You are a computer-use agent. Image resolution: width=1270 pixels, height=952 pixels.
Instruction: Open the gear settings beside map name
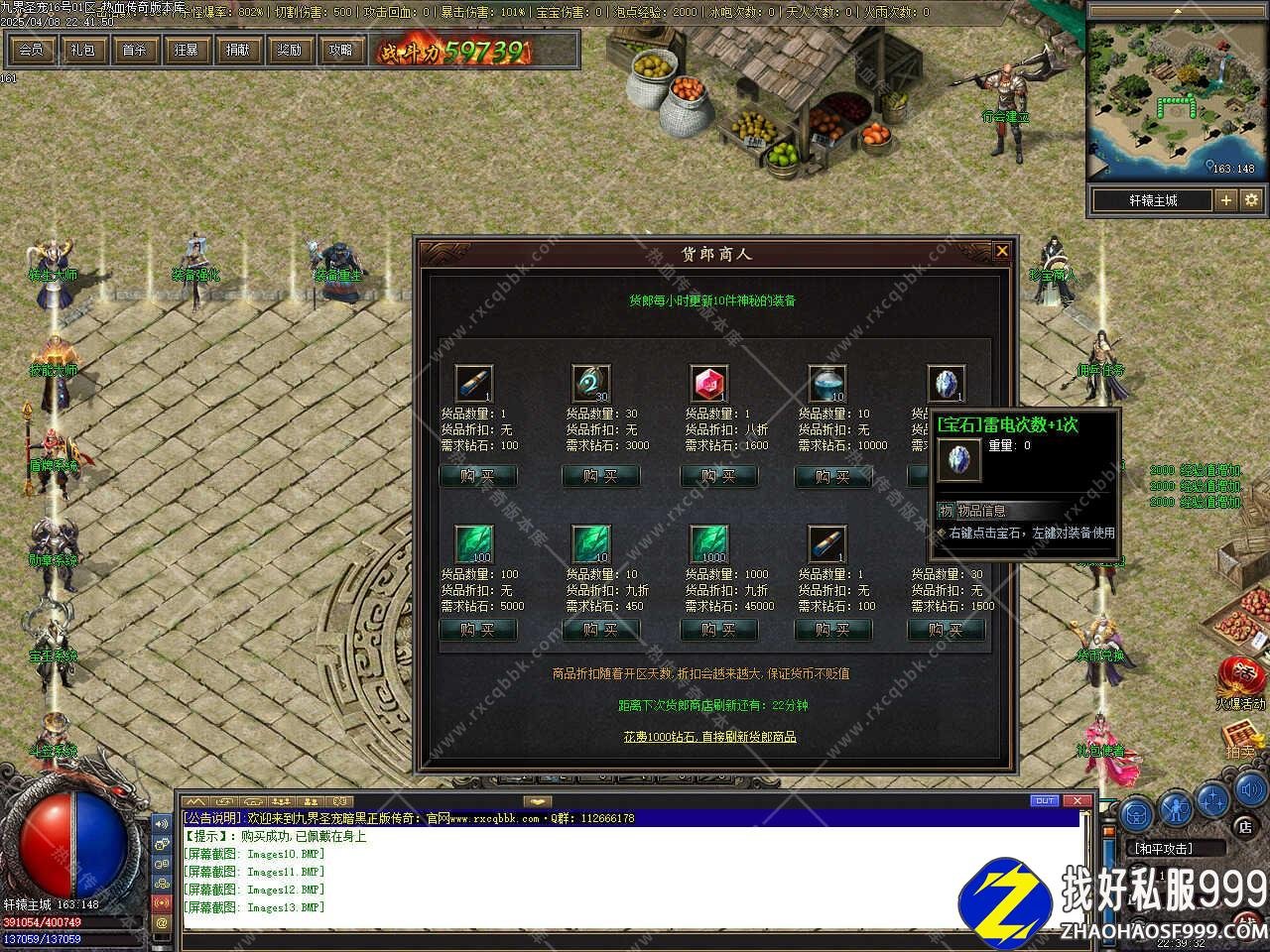point(1251,200)
